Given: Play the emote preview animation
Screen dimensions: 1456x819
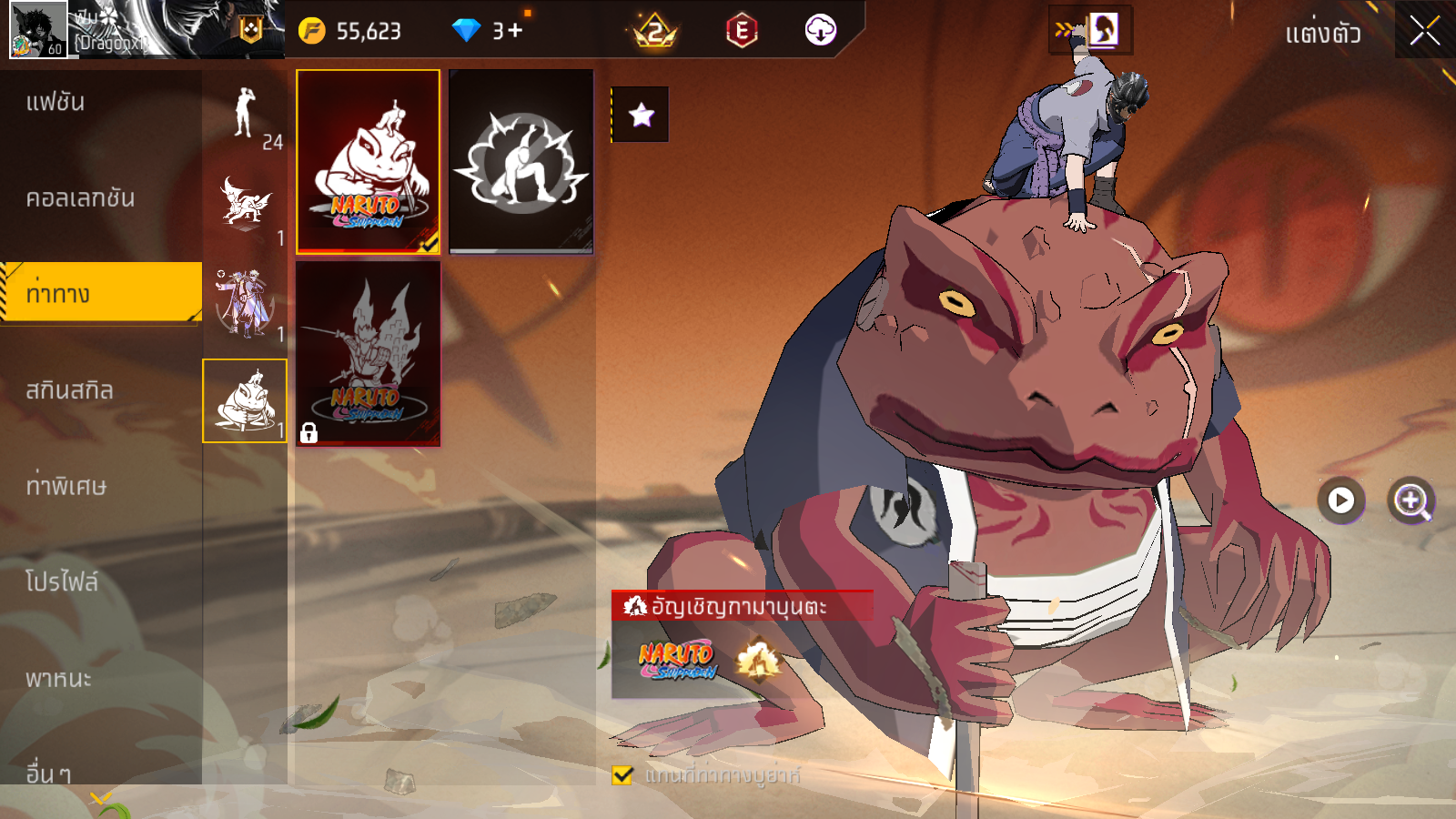Looking at the screenshot, I should pos(1340,500).
